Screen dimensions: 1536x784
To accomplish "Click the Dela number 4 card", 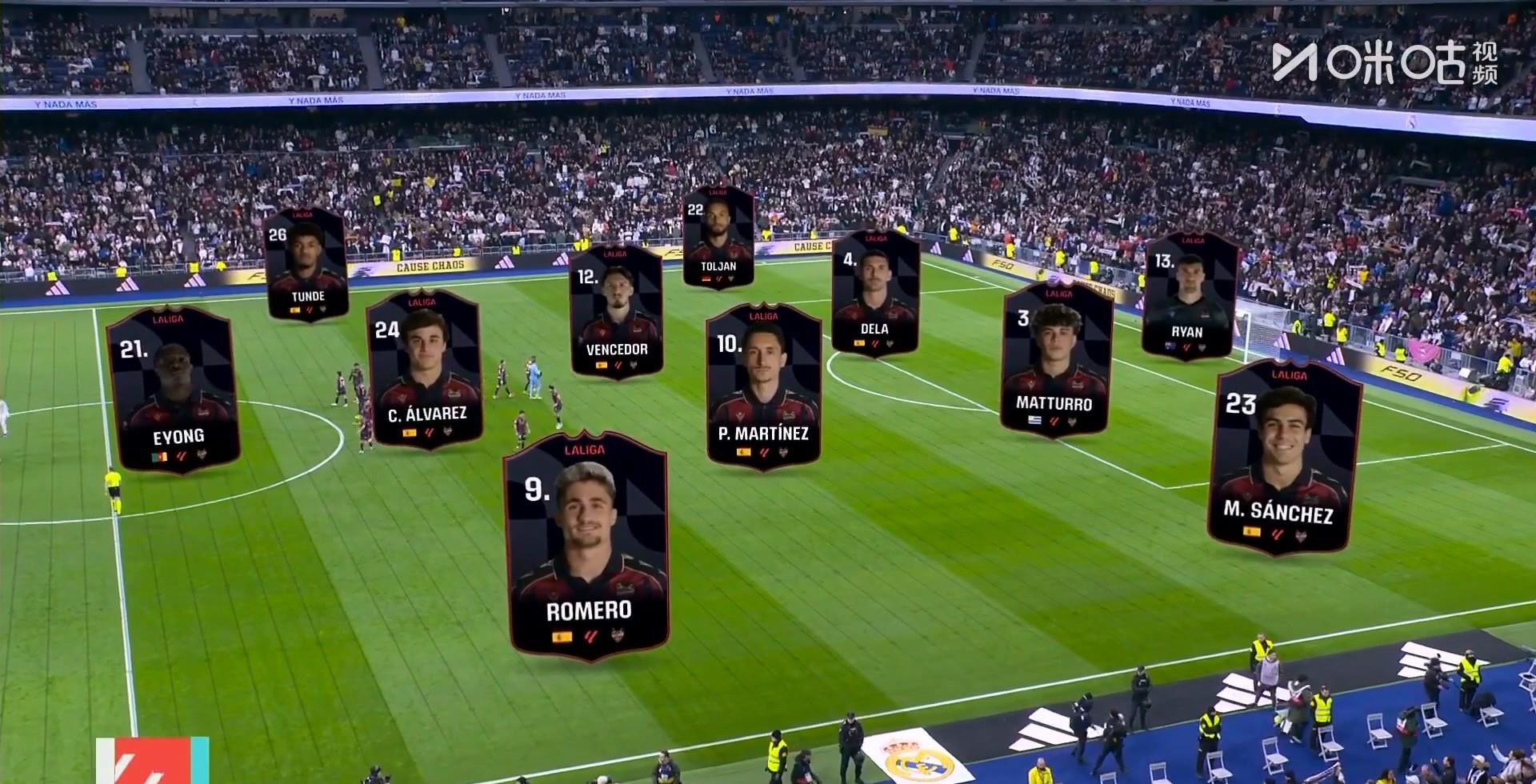I will click(874, 293).
